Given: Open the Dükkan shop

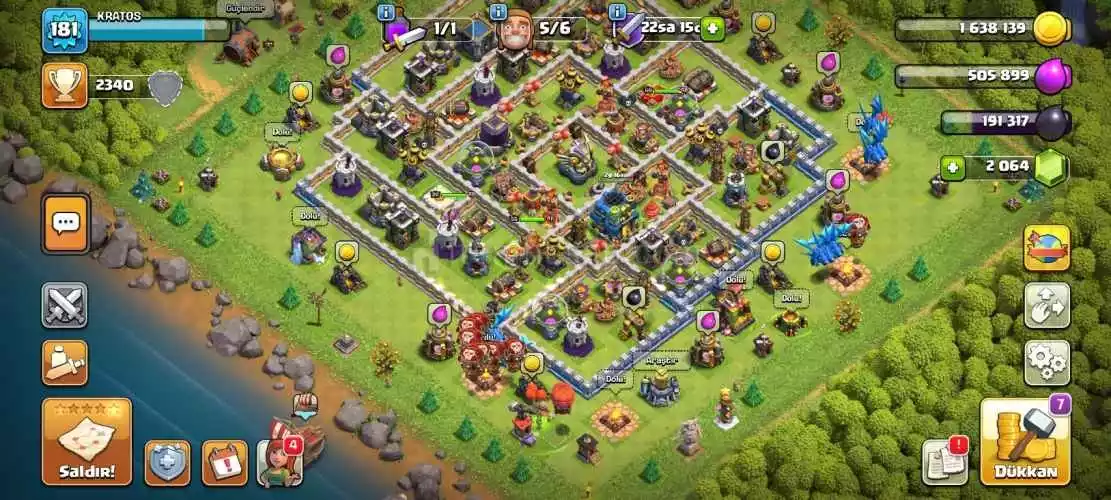Looking at the screenshot, I should [1024, 441].
